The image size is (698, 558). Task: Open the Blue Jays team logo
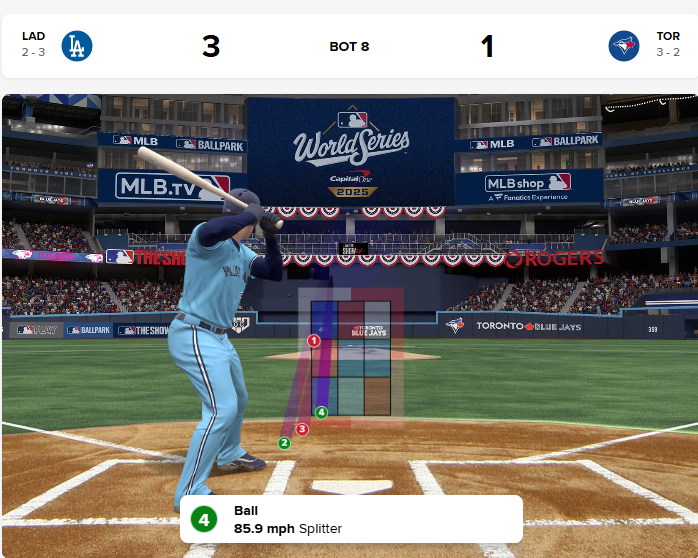(624, 46)
